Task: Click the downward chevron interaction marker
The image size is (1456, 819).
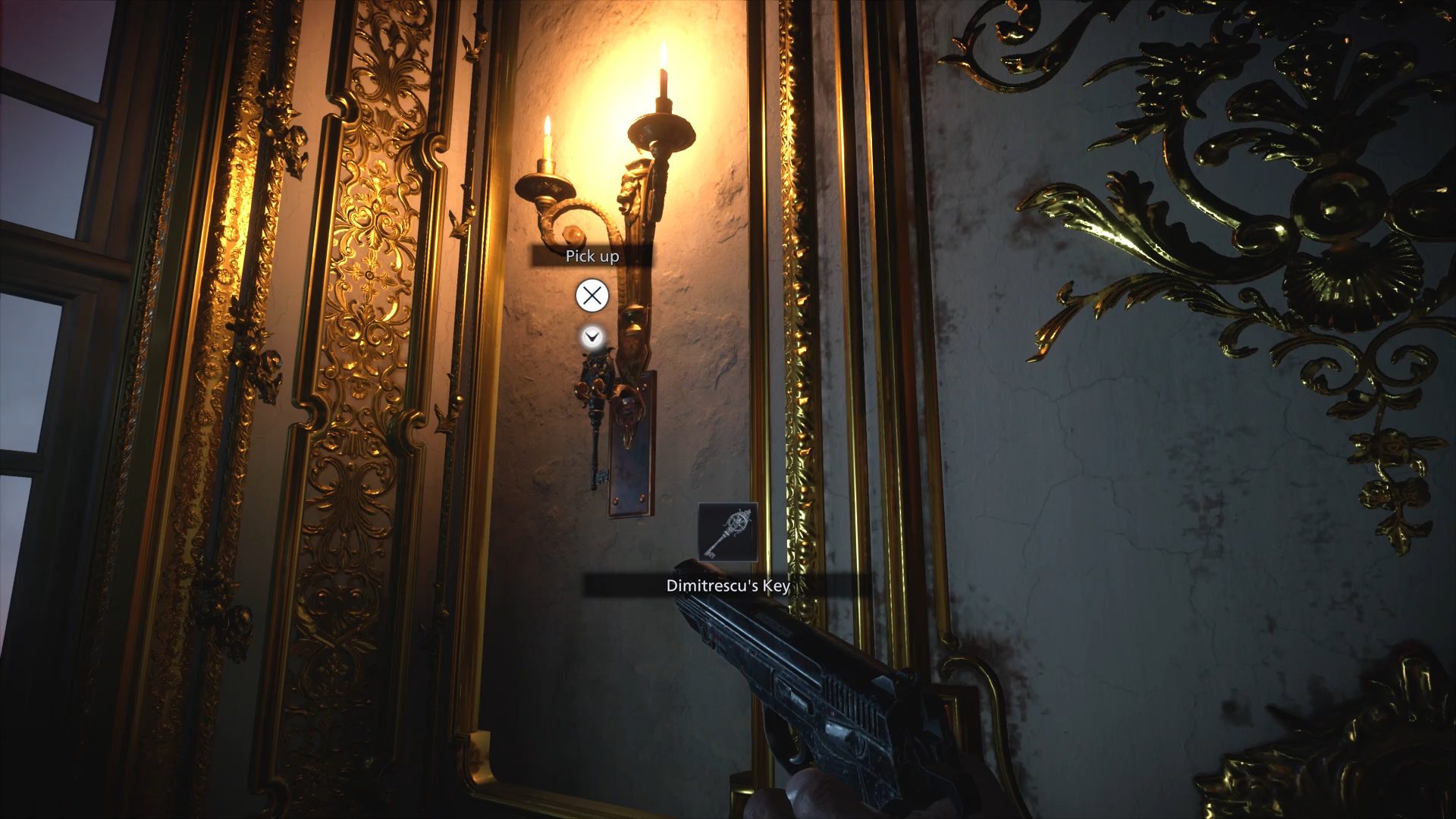Action: (591, 337)
